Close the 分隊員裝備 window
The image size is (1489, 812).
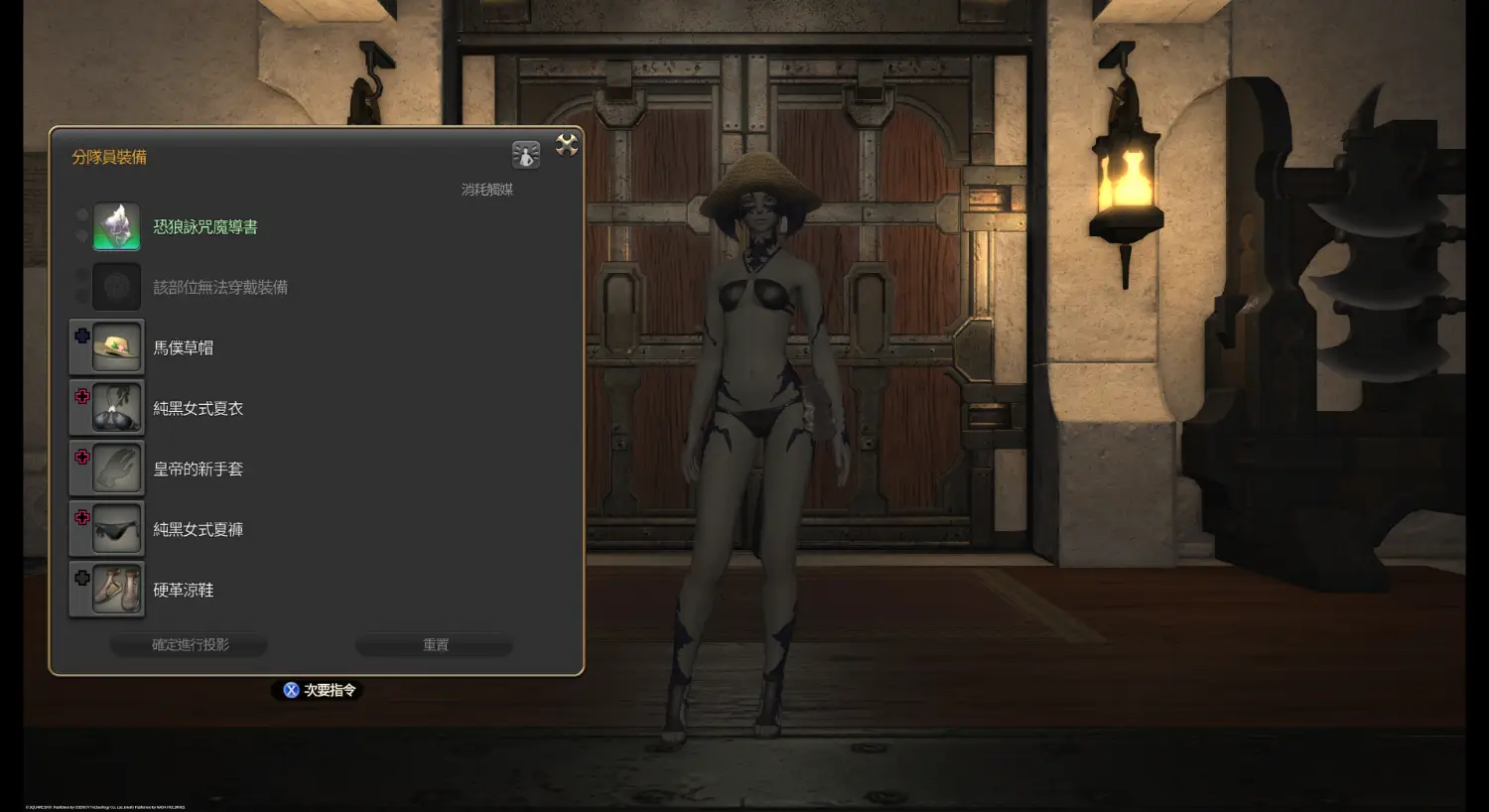pyautogui.click(x=567, y=145)
